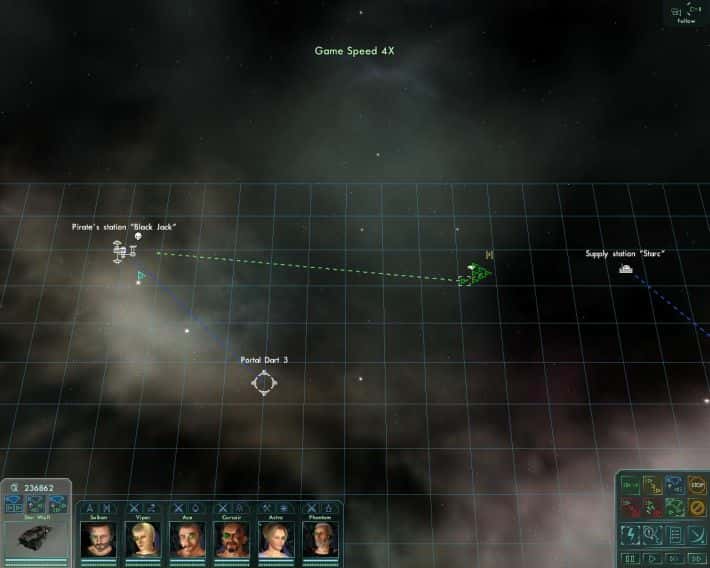Issue the green move order command
The image size is (710, 568).
631,486
